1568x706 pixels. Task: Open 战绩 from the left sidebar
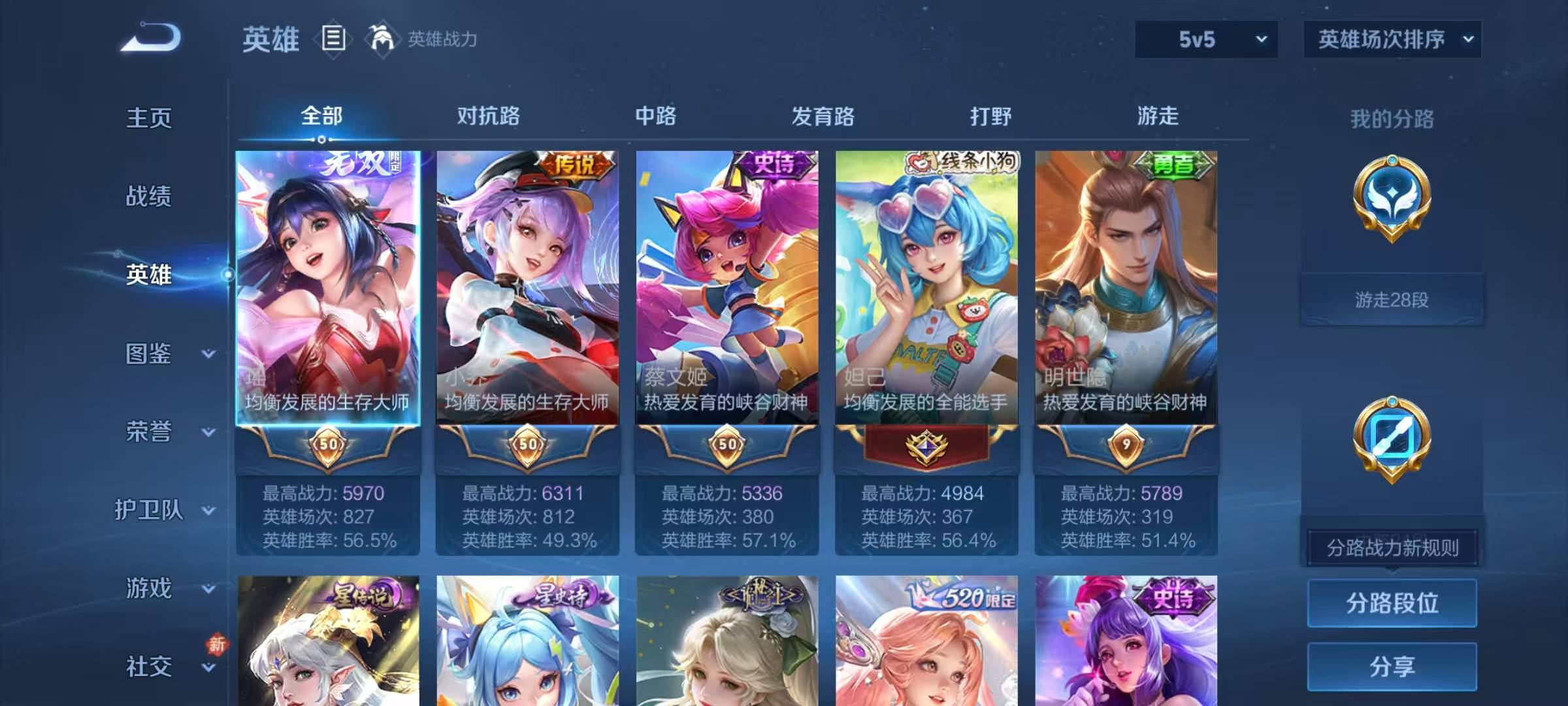coord(149,197)
